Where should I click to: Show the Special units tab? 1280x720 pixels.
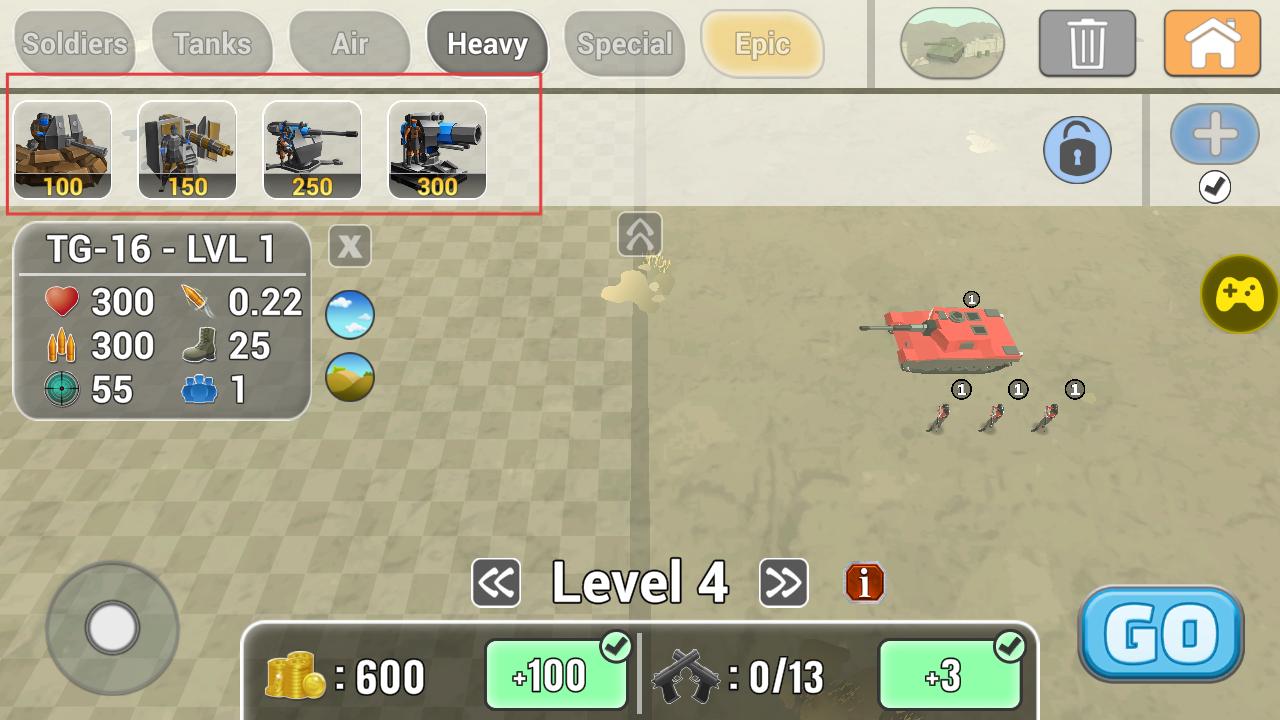(x=625, y=44)
